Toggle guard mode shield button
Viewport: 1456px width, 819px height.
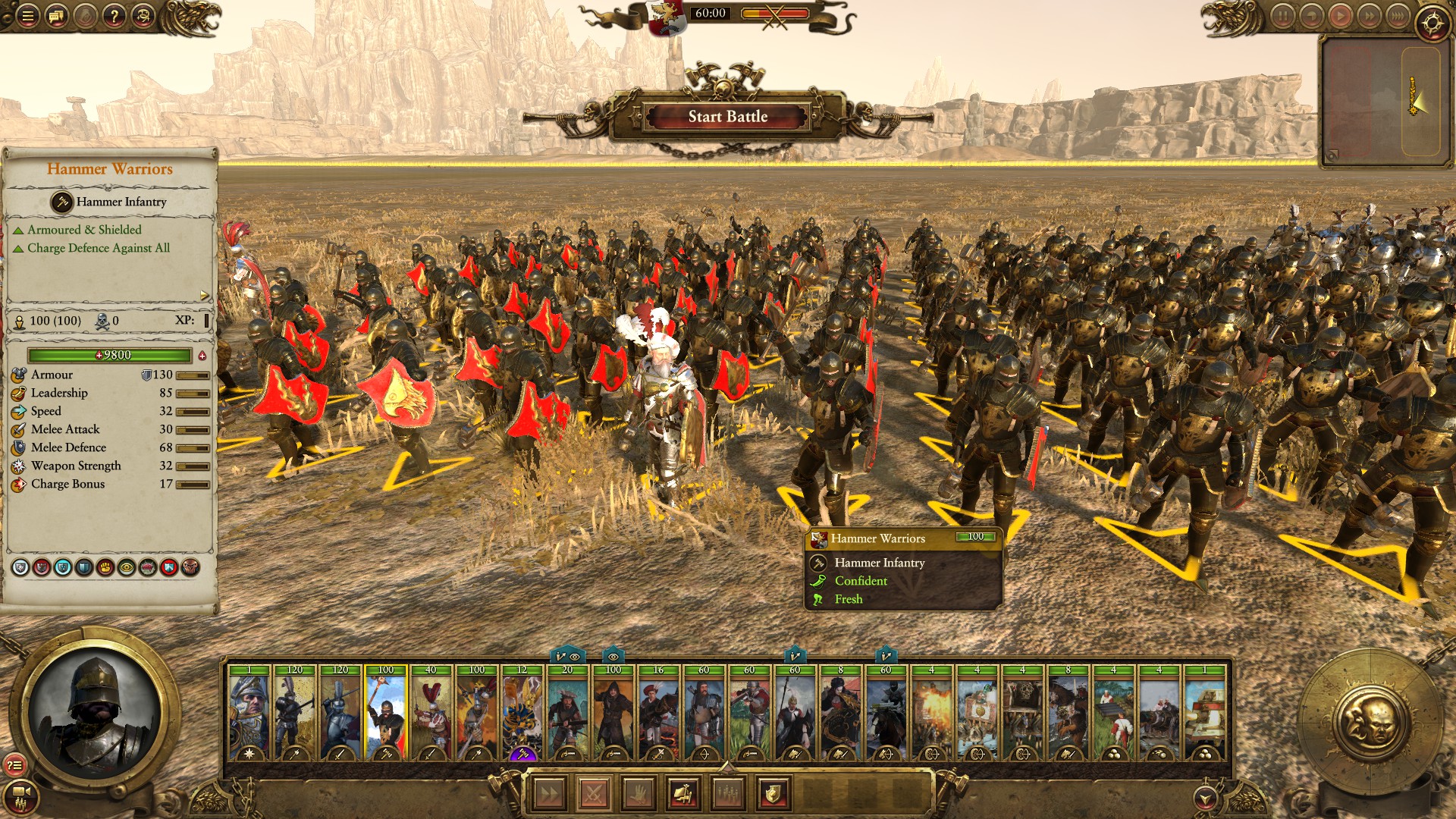pyautogui.click(x=773, y=794)
